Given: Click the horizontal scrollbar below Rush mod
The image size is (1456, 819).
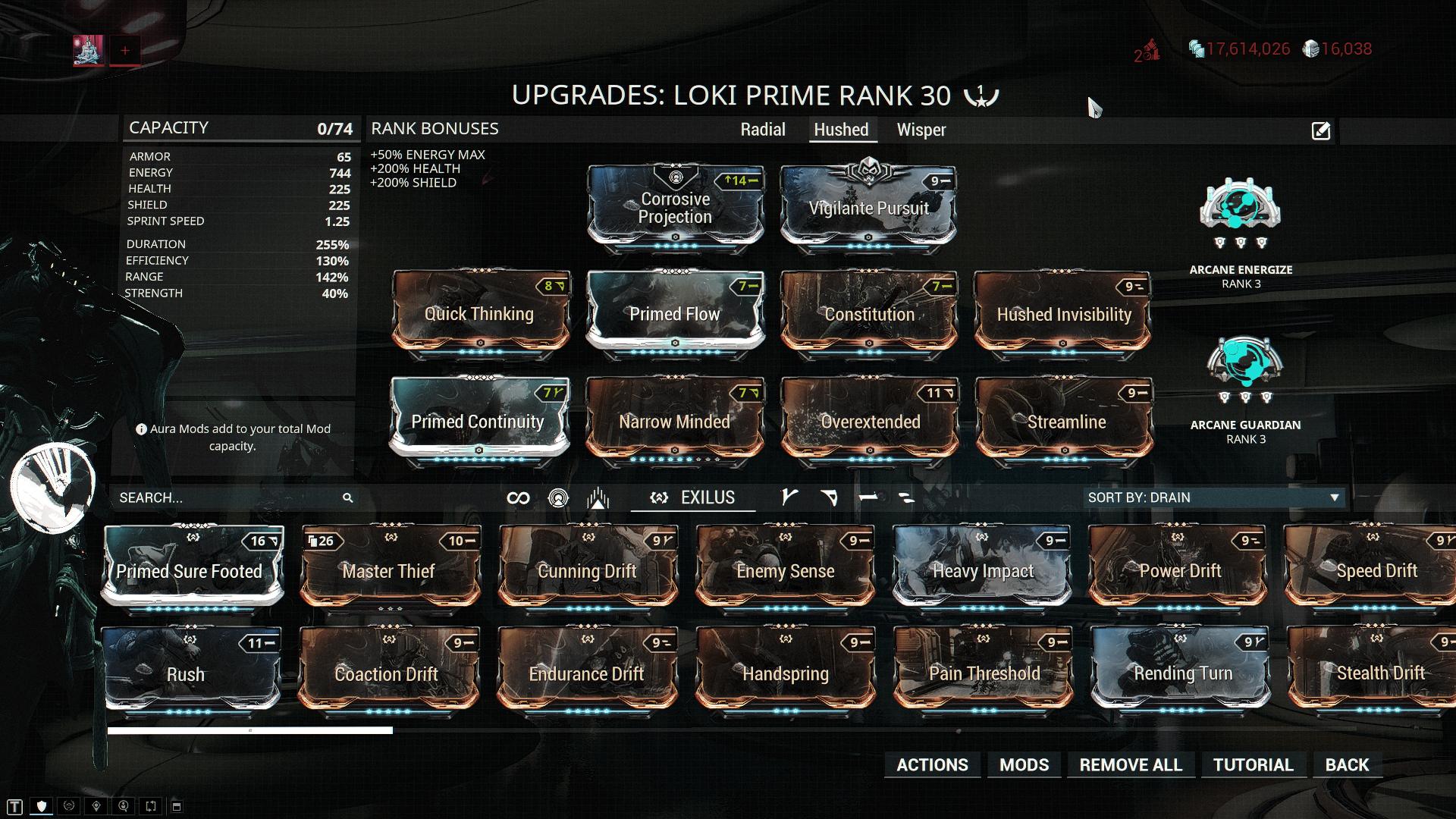Looking at the screenshot, I should 250,730.
